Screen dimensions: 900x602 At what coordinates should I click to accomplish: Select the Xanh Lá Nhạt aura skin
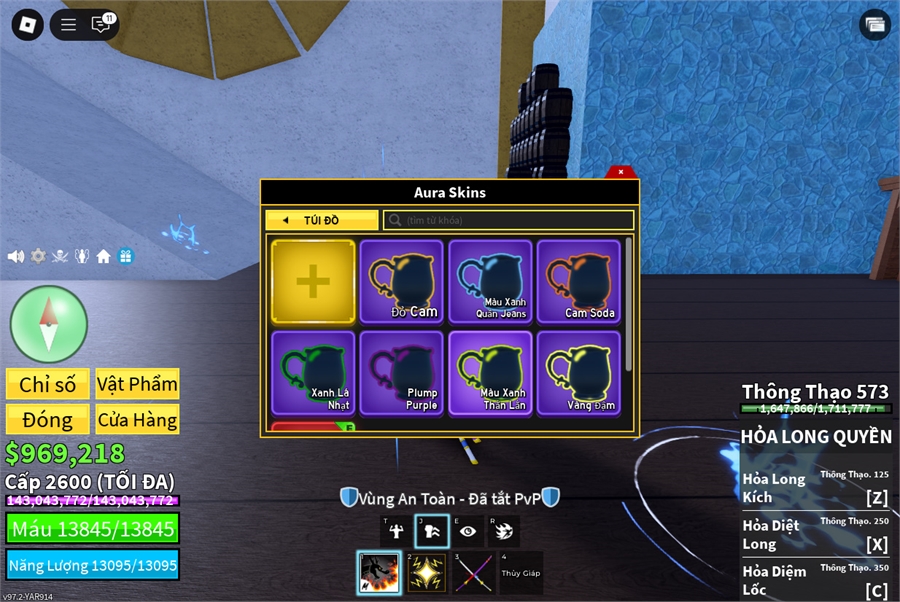pyautogui.click(x=313, y=372)
